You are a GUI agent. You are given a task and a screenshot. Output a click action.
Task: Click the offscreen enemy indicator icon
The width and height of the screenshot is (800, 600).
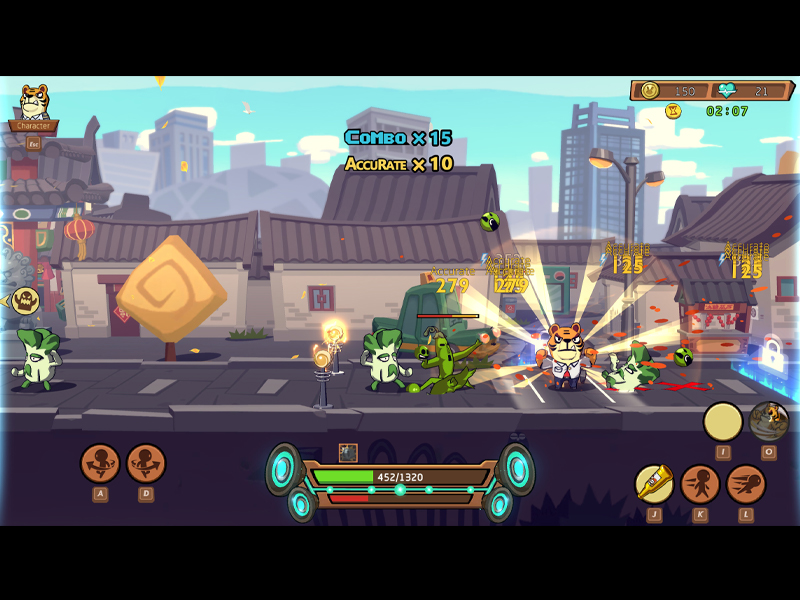(24, 300)
